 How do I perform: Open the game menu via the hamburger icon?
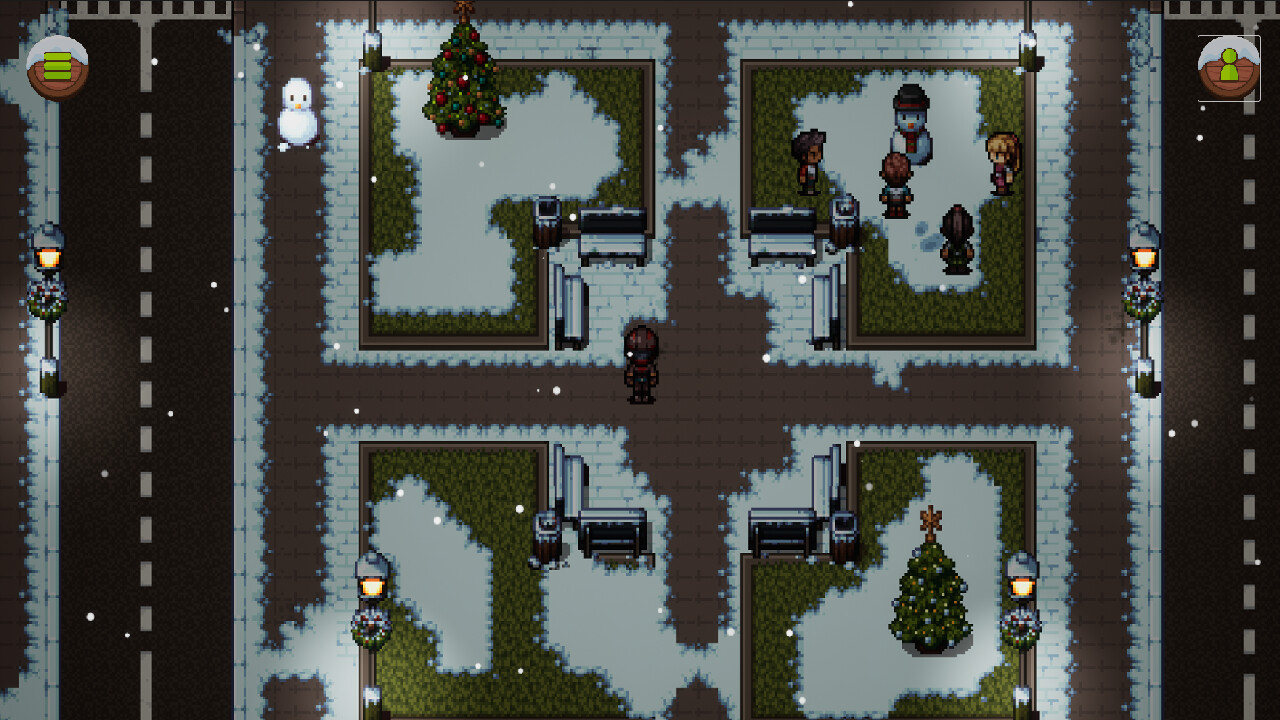click(58, 67)
